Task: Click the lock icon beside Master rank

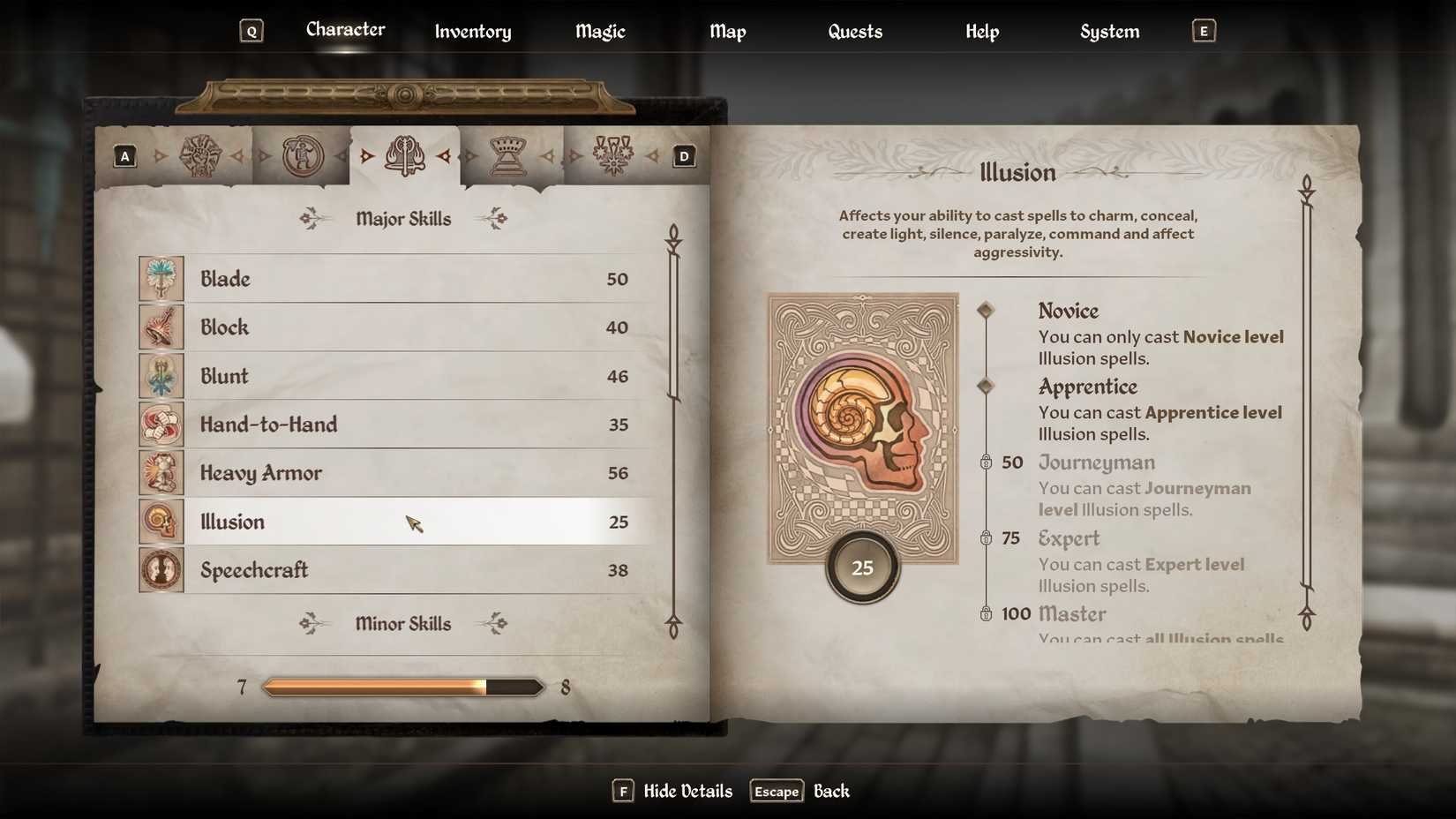Action: pyautogui.click(x=987, y=613)
